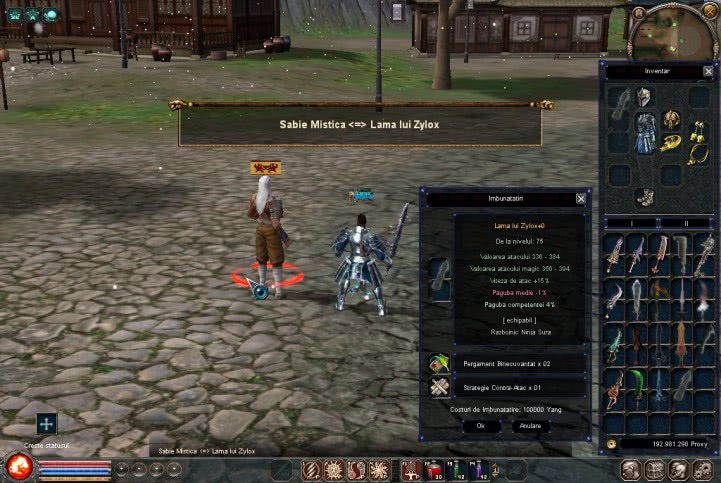721x483 pixels.
Task: Select the equipped blue body armor
Action: pyautogui.click(x=646, y=132)
